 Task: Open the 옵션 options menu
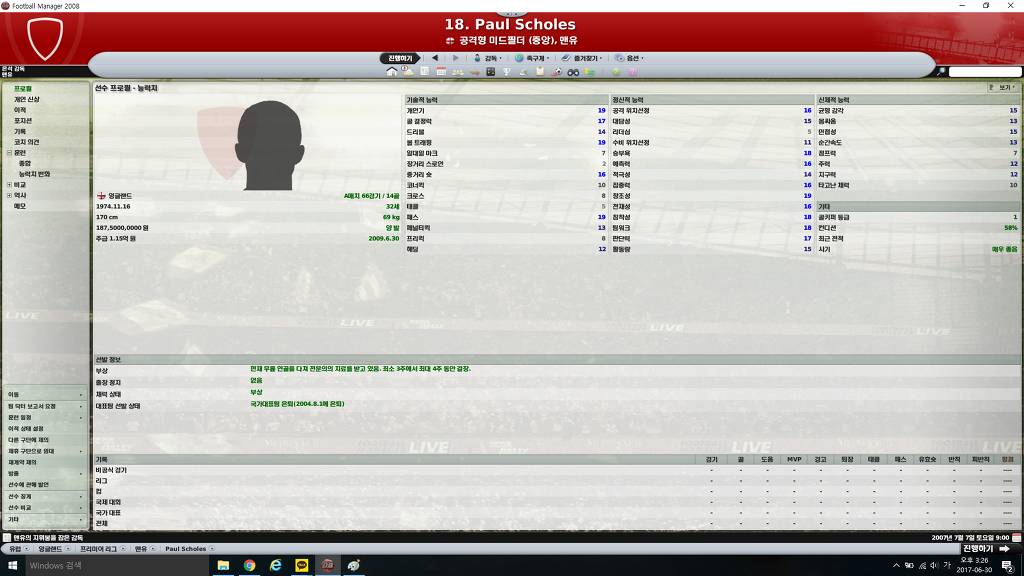tap(631, 58)
